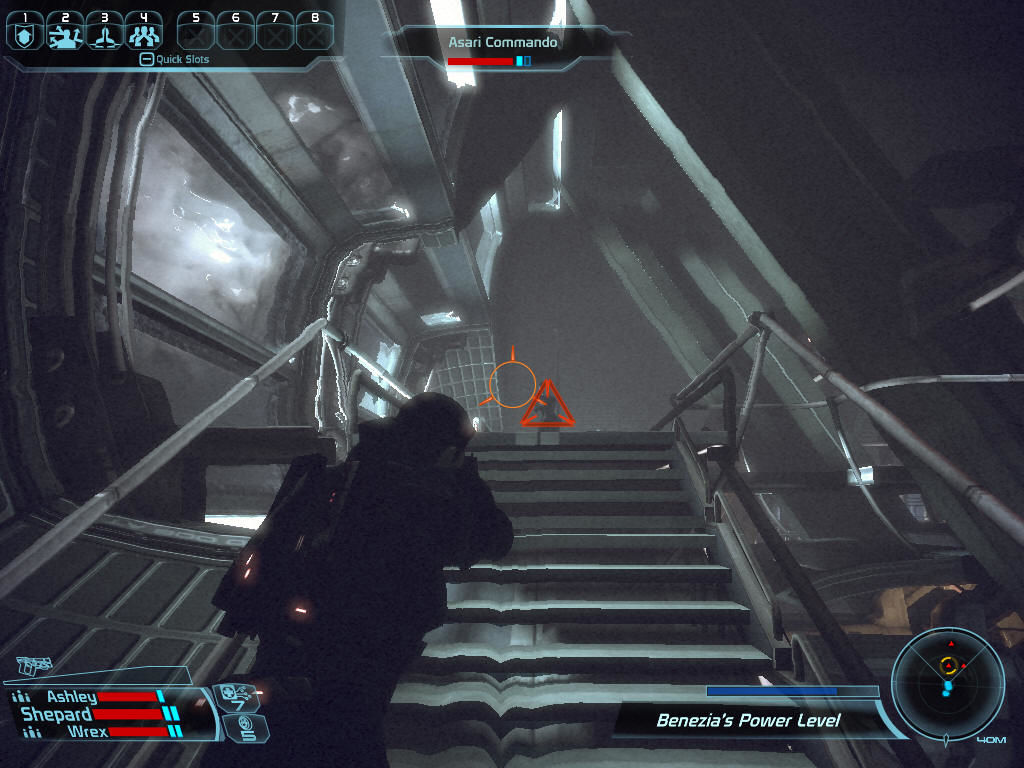Choose Shepard in the squad panel
The width and height of the screenshot is (1024, 768).
[57, 714]
